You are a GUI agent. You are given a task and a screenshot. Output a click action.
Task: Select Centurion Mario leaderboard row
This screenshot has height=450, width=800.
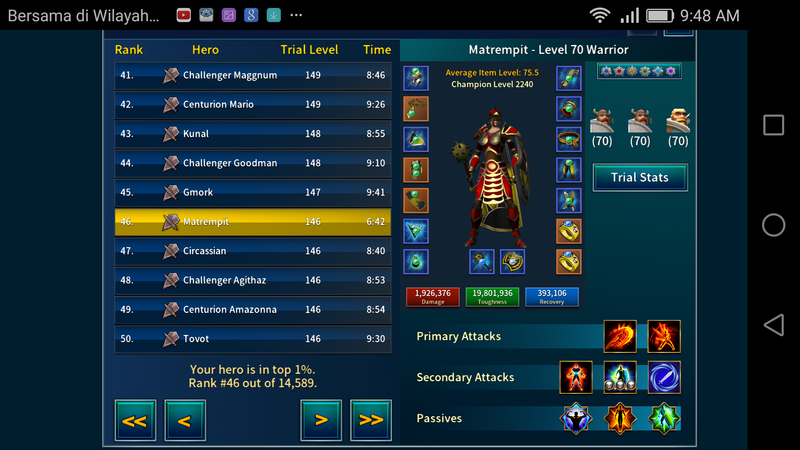pyautogui.click(x=253, y=104)
